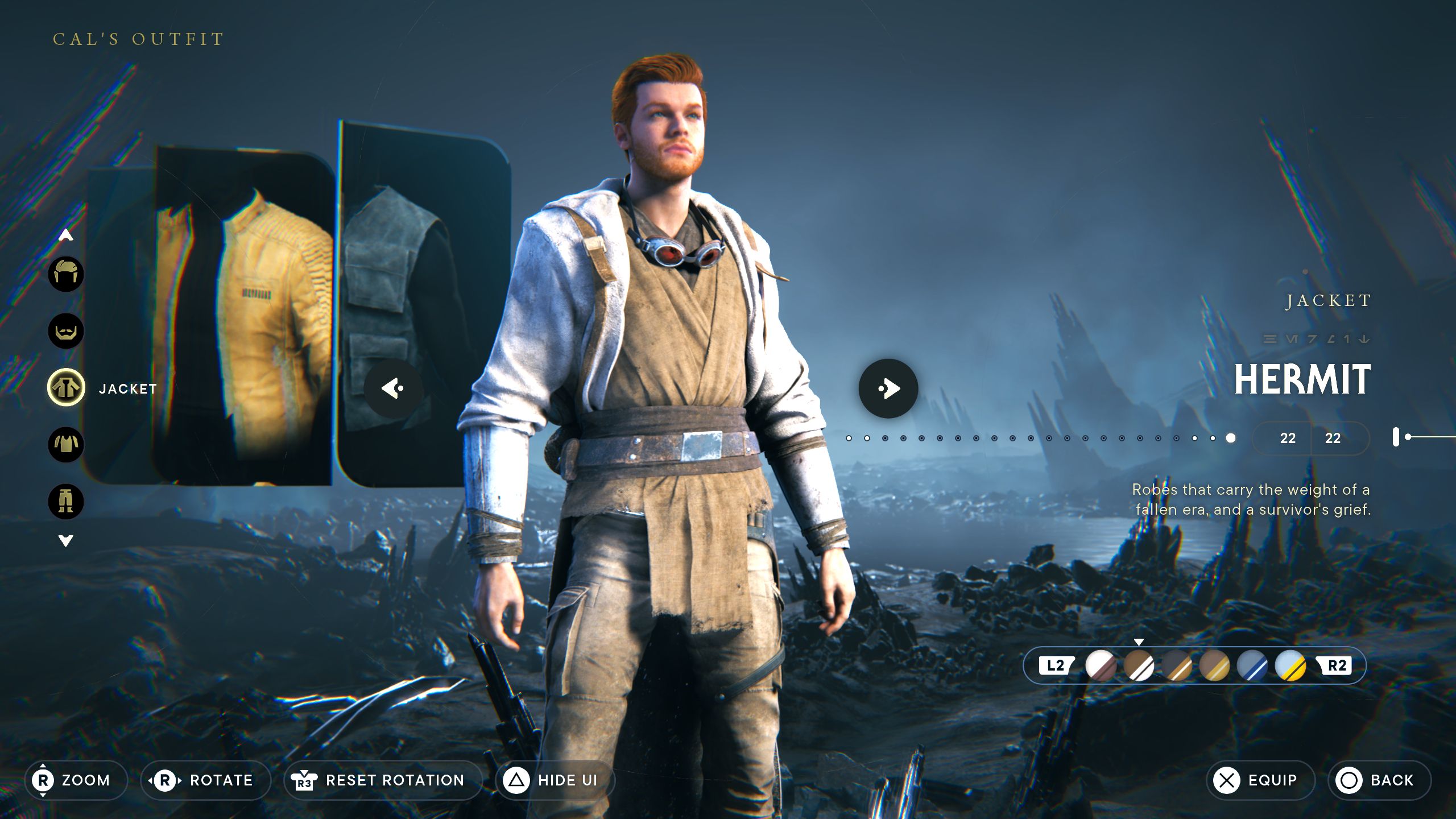Select the pants customization icon
This screenshot has height=819, width=1456.
coord(66,500)
